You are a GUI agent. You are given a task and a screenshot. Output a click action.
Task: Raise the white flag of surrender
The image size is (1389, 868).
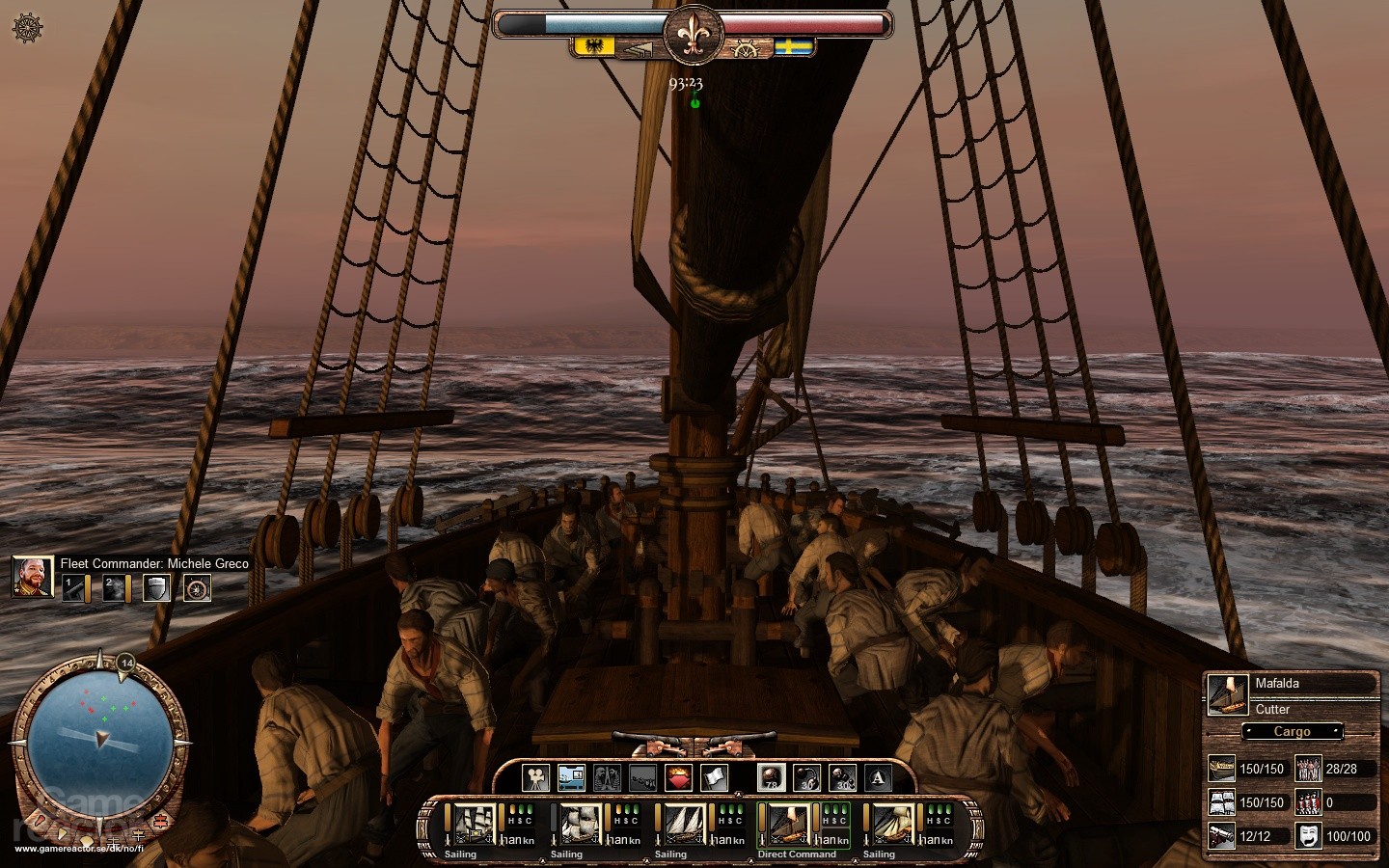point(715,777)
